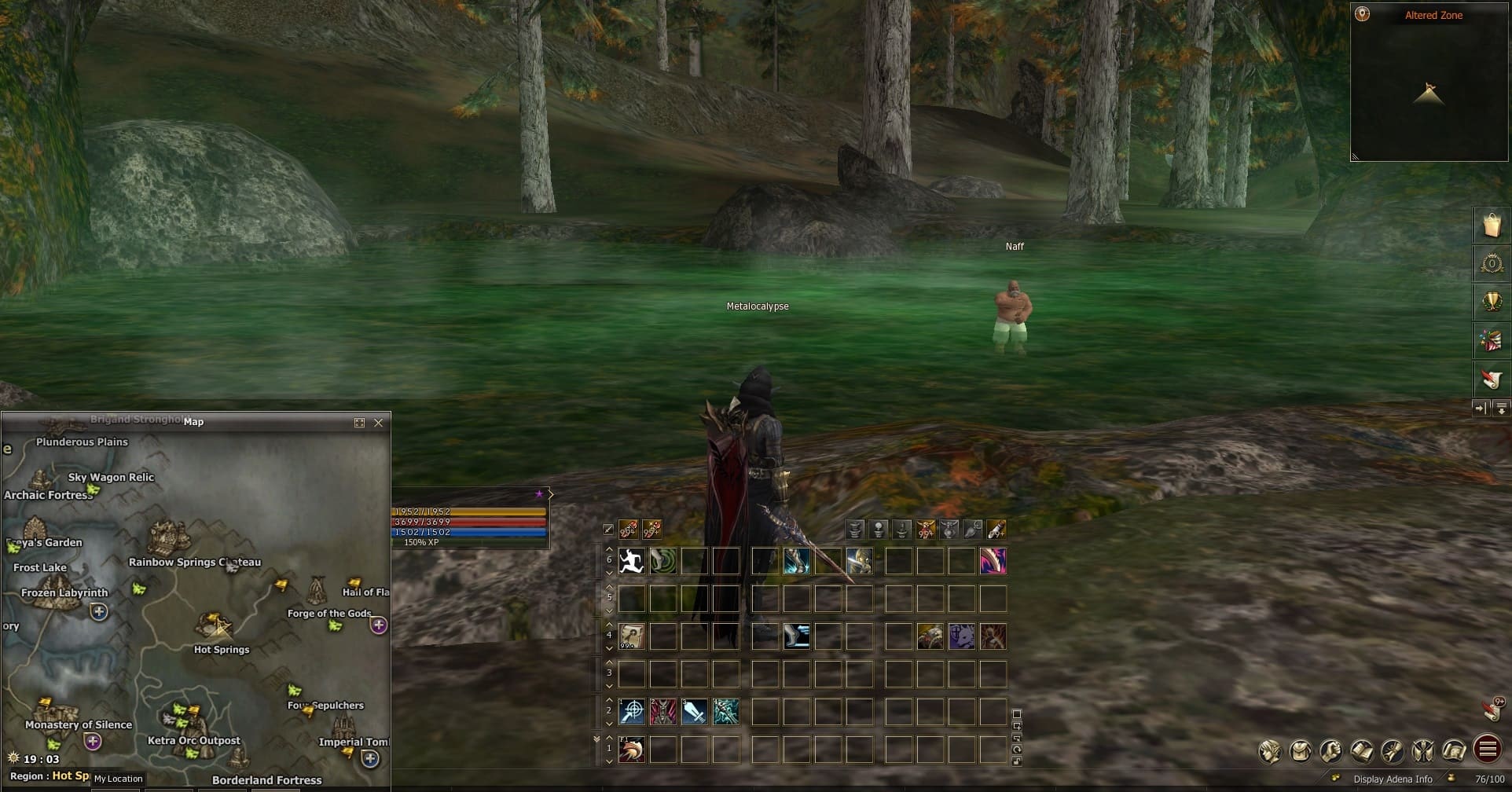The width and height of the screenshot is (1512, 792).
Task: Use the bird head icon in slot F1
Action: coord(632,750)
